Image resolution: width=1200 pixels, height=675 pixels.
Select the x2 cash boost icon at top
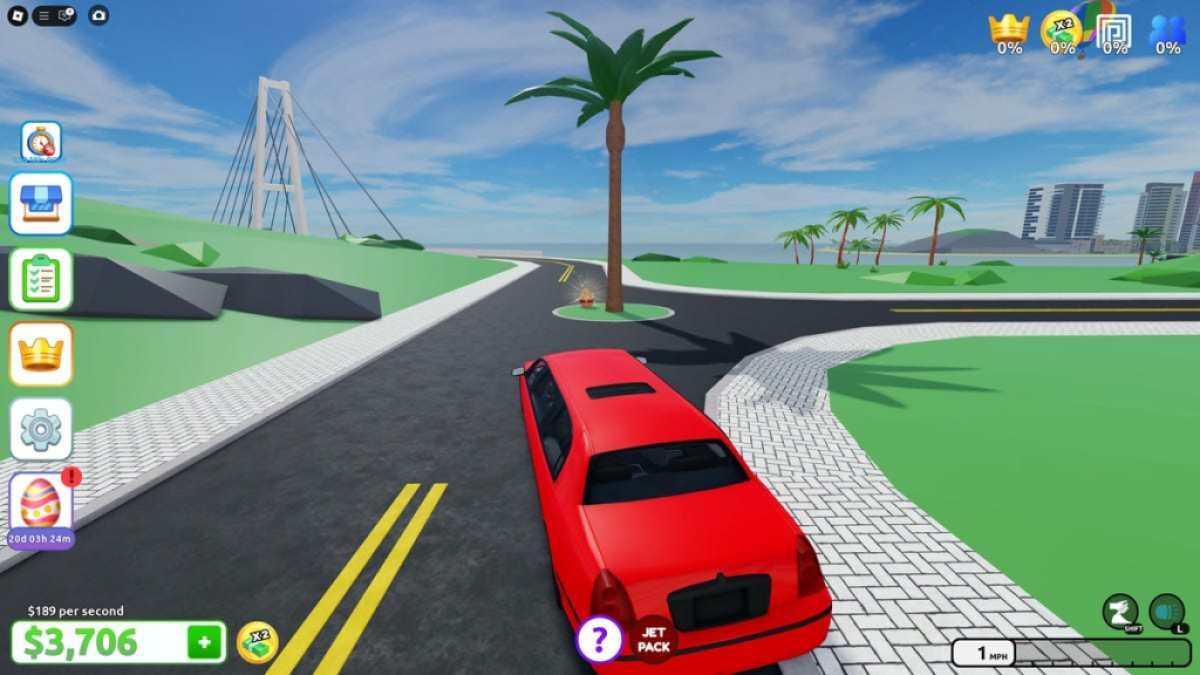coord(1061,30)
